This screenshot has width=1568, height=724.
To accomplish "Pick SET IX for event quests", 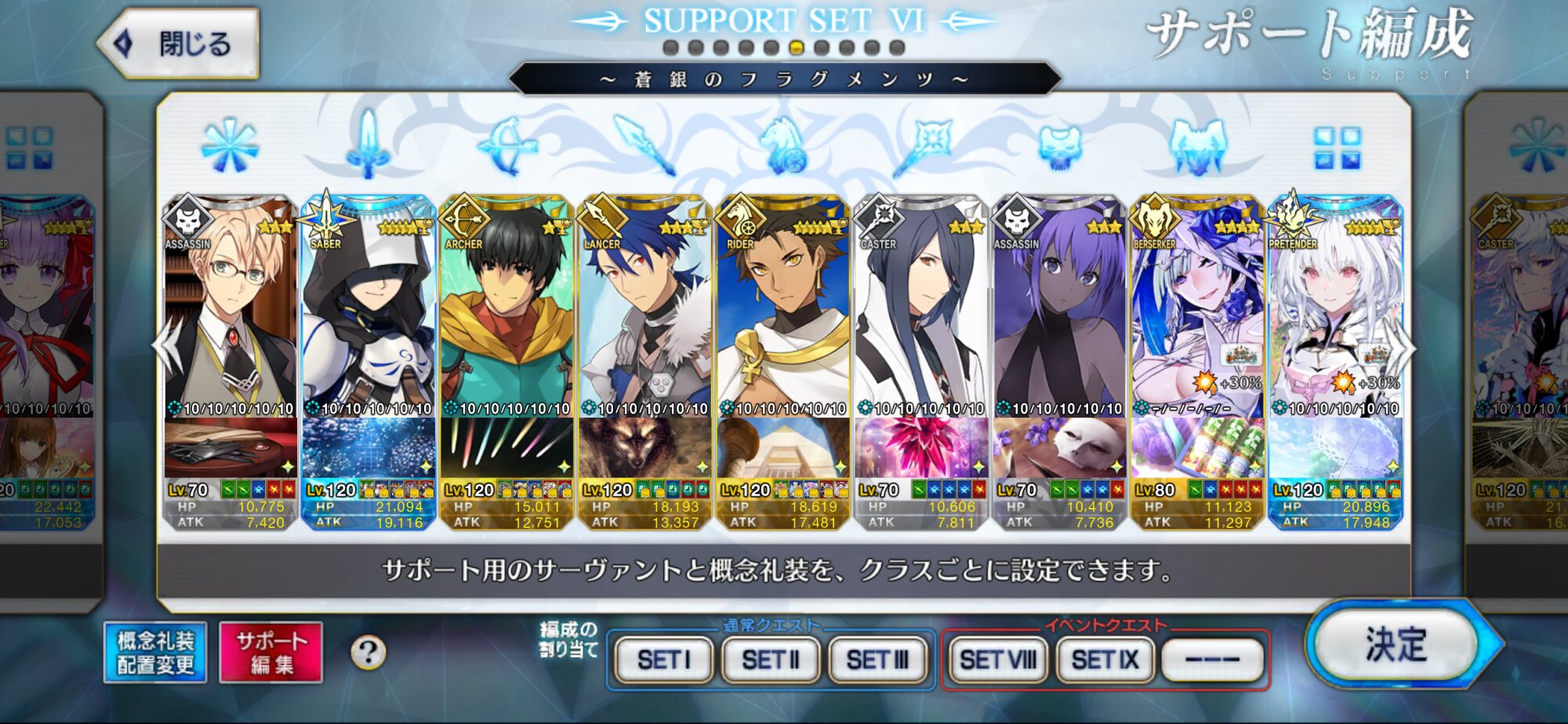I will coord(1105,660).
